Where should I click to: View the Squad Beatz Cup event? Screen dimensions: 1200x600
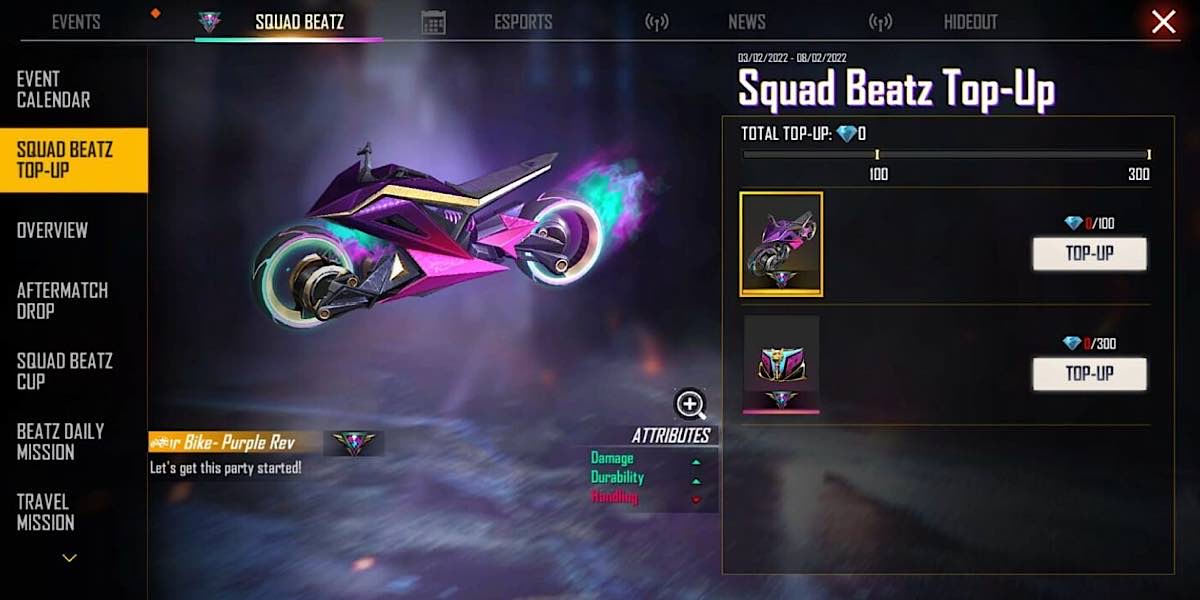point(64,370)
